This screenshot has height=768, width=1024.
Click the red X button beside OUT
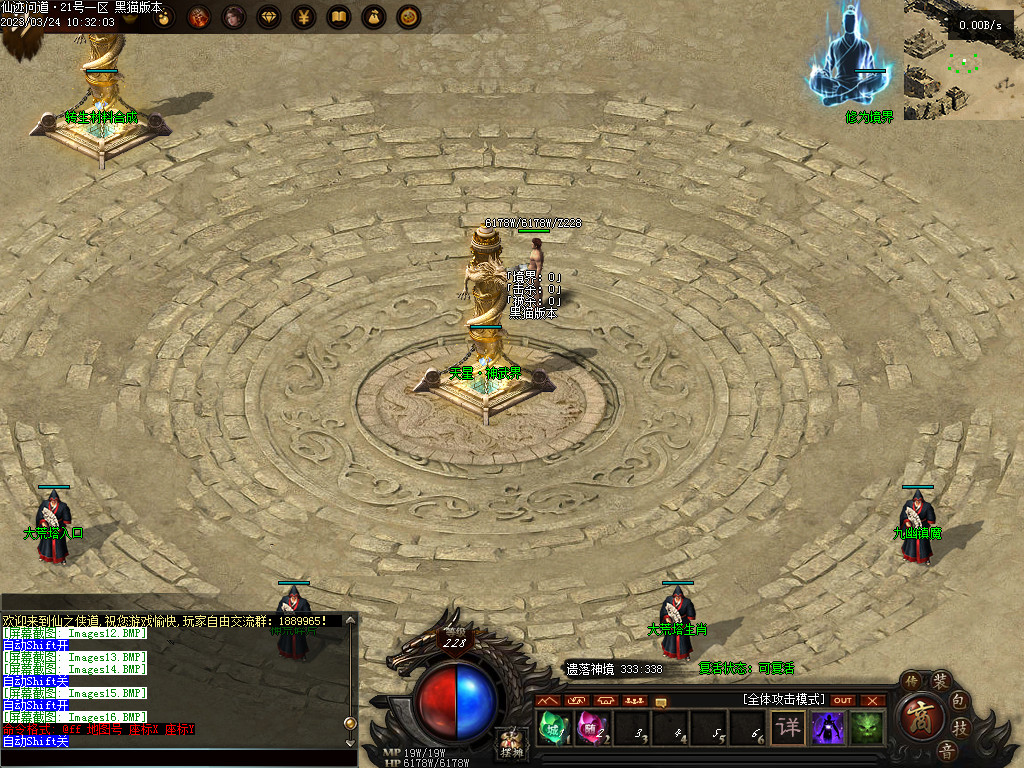[x=873, y=700]
